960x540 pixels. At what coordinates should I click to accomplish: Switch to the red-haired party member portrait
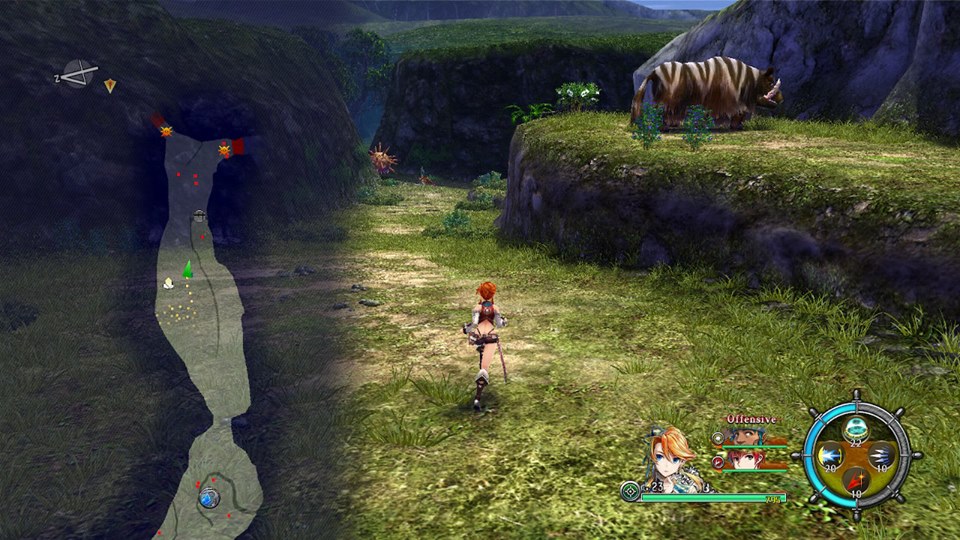[742, 460]
